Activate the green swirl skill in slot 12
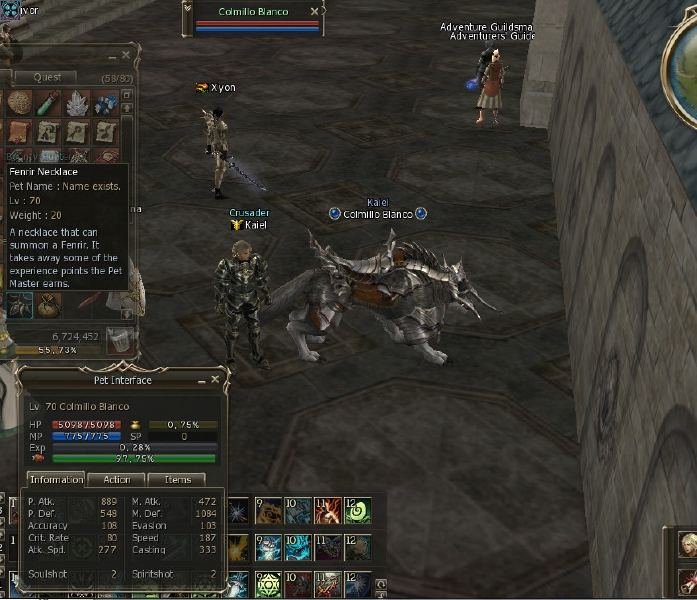 tap(358, 511)
